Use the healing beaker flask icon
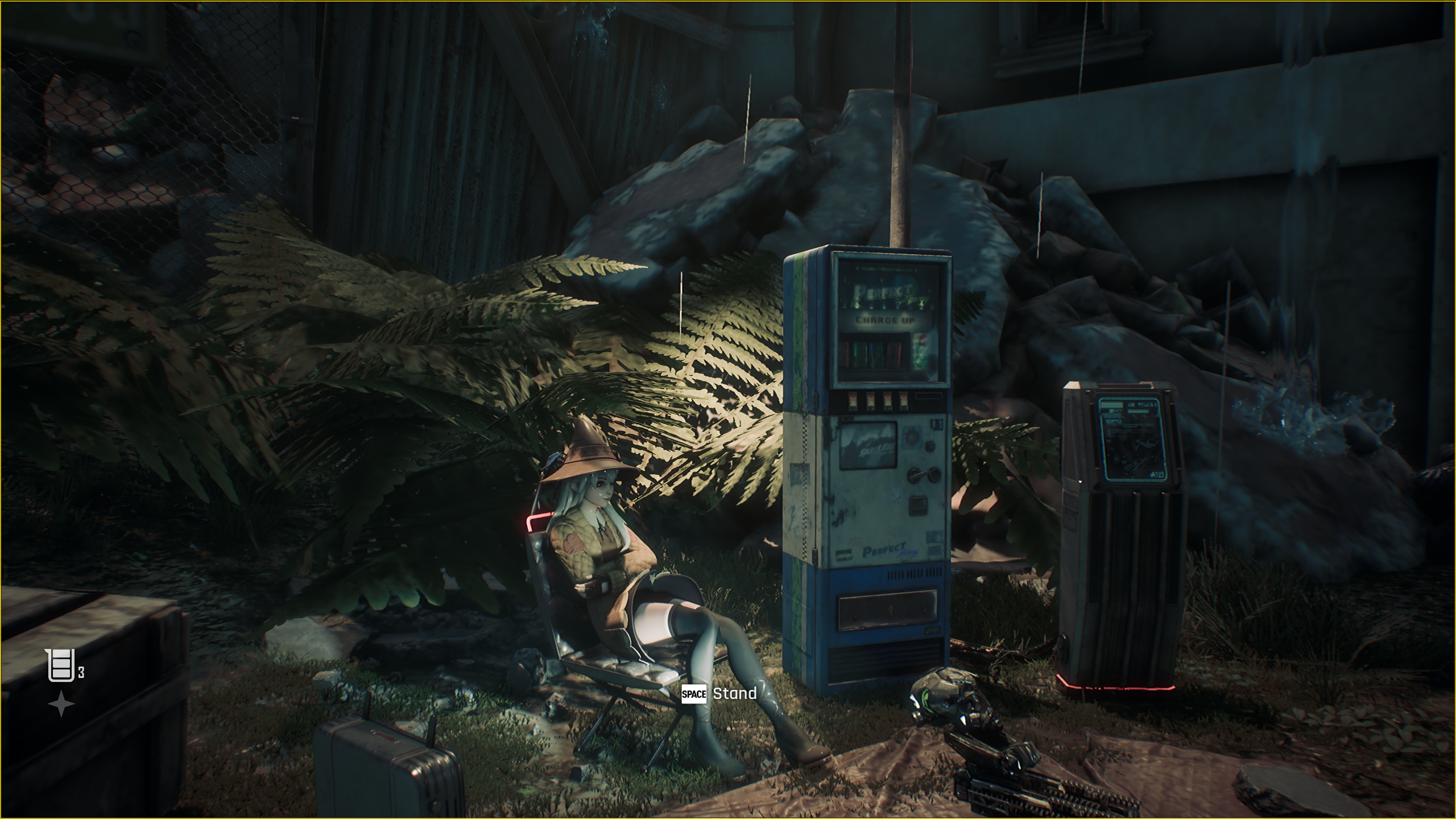This screenshot has width=1456, height=819. coord(61,665)
